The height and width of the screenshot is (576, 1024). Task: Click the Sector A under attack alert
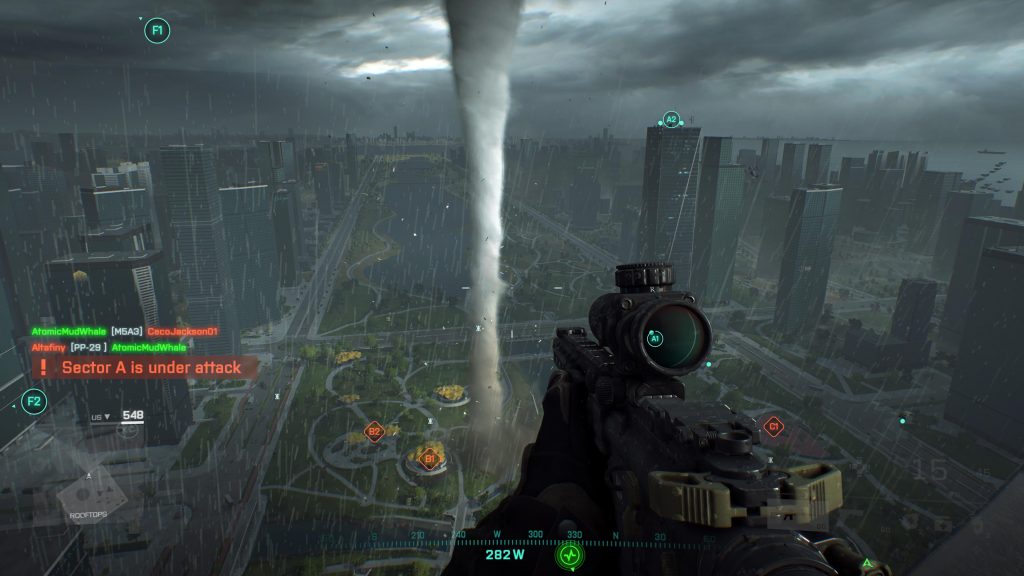pyautogui.click(x=144, y=368)
